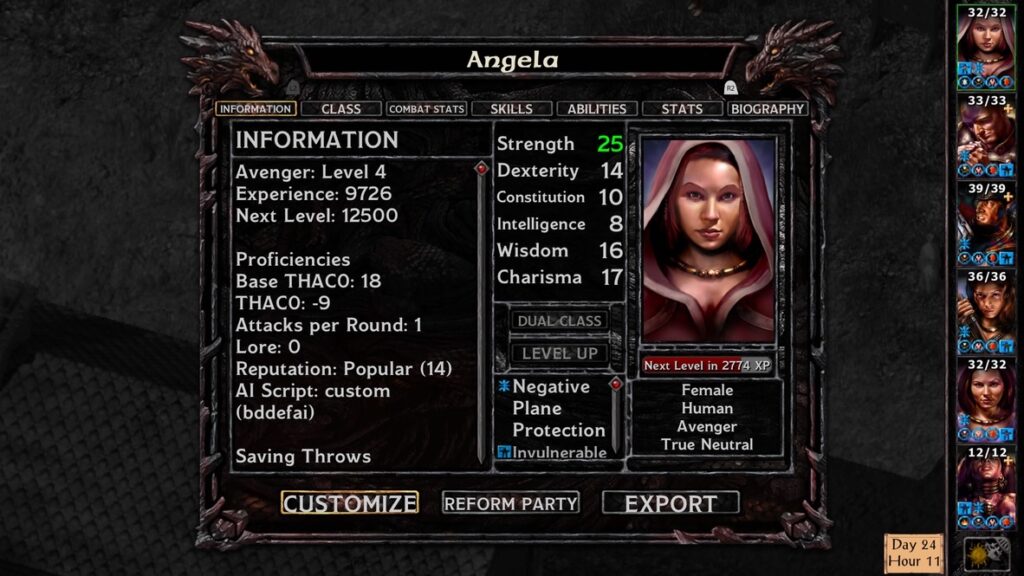
Task: Click the Dual Class button
Action: (x=559, y=321)
